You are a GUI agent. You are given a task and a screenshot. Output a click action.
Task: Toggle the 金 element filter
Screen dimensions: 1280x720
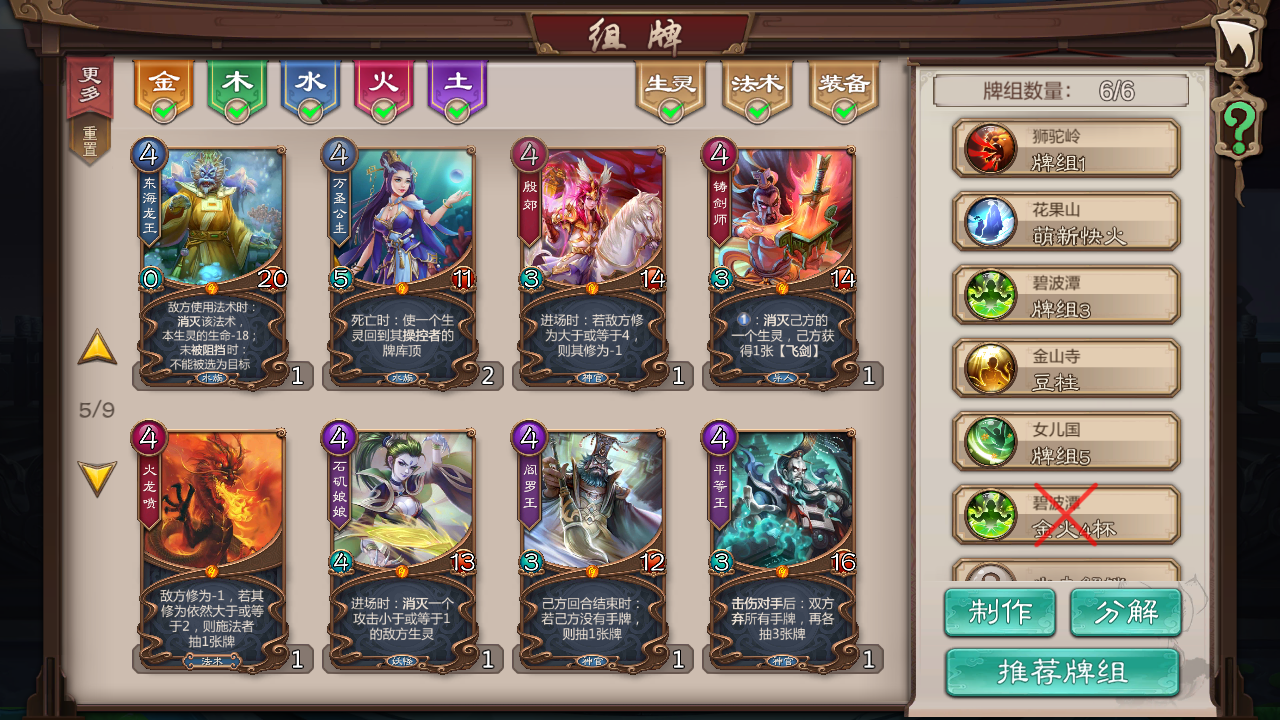coord(163,83)
